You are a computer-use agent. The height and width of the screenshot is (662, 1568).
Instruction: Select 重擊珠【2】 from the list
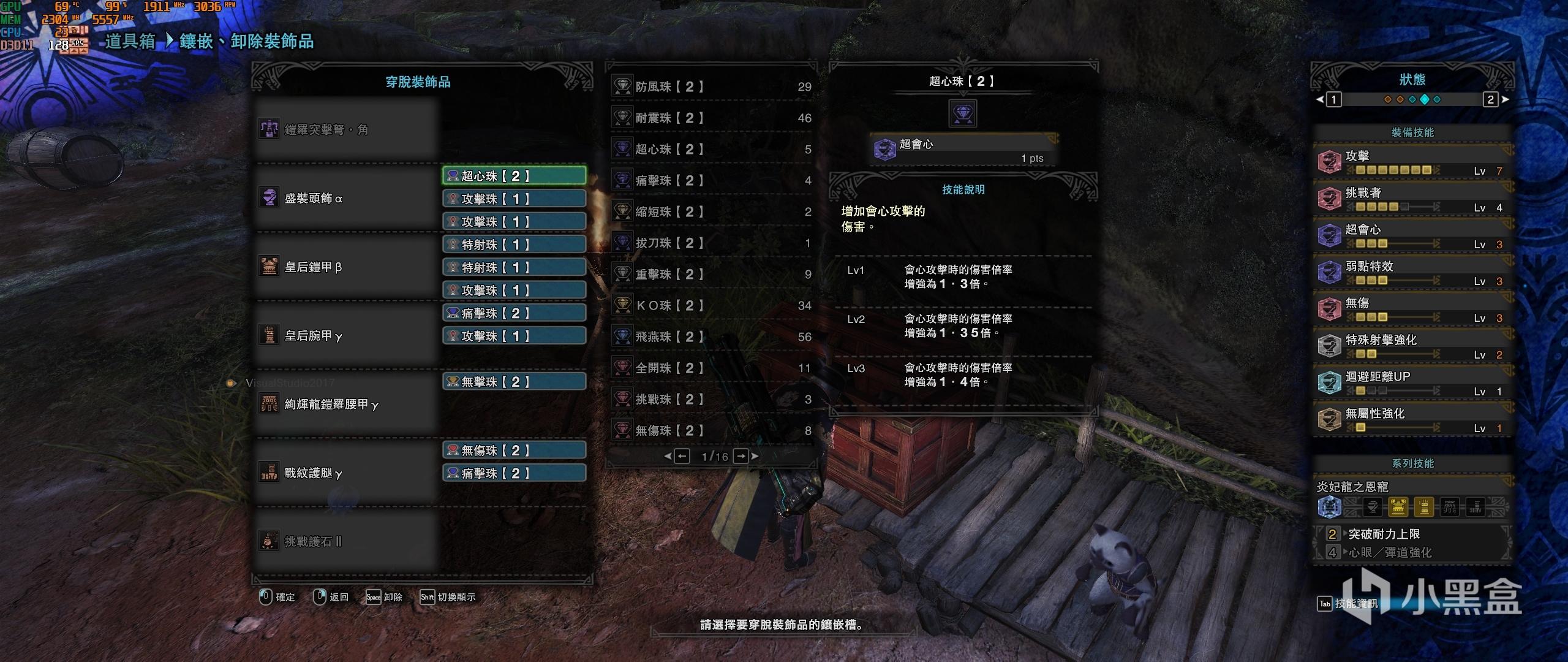pyautogui.click(x=712, y=275)
